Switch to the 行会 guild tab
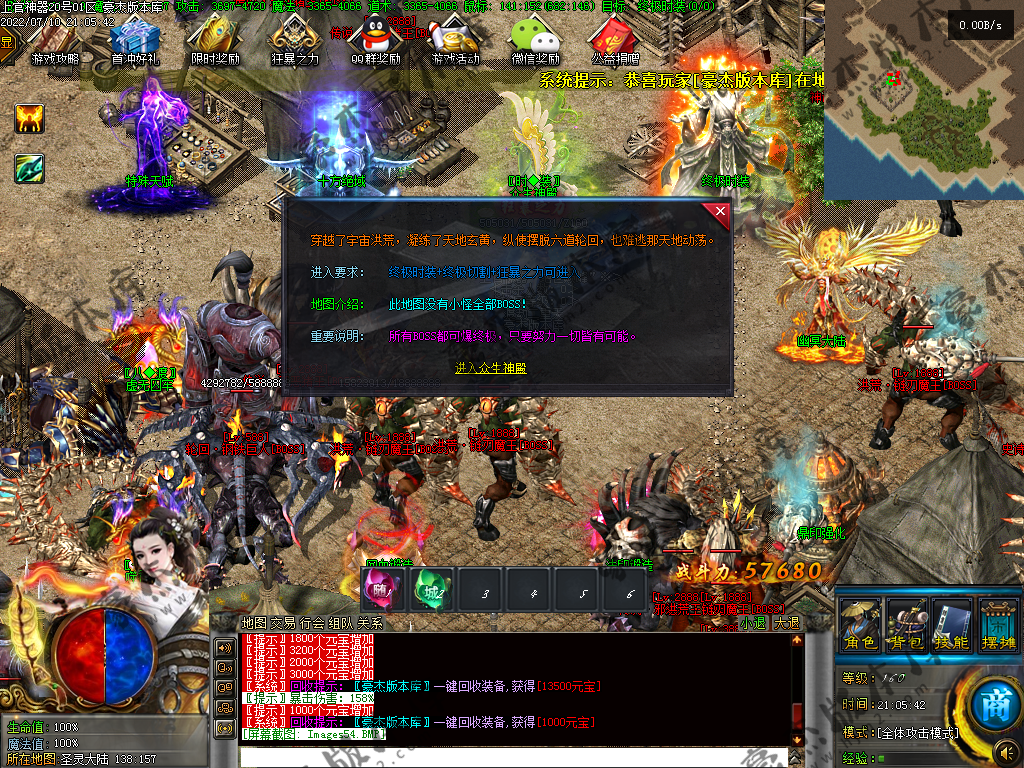 311,622
